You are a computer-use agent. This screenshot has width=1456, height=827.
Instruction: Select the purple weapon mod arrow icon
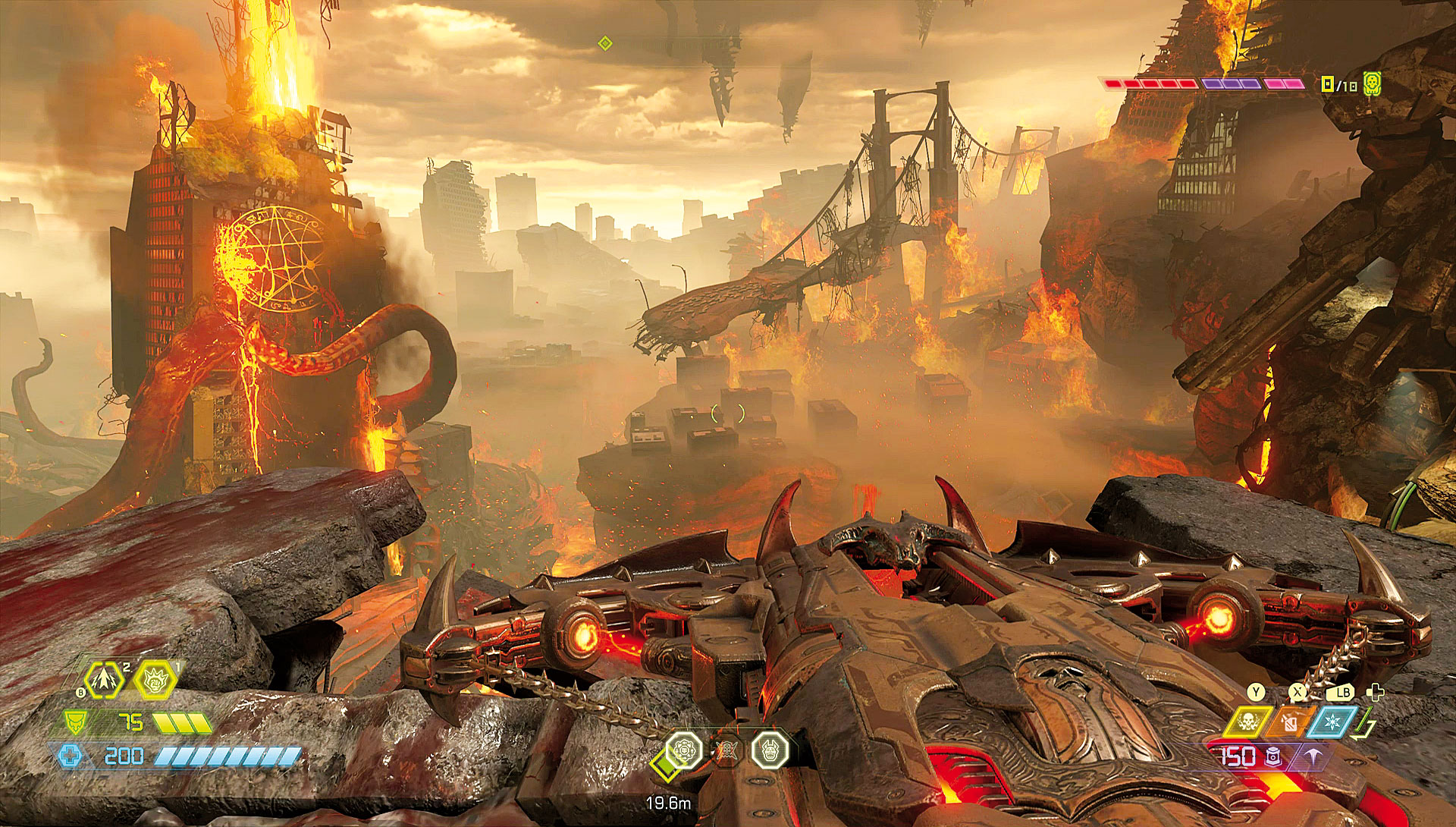click(x=1312, y=757)
